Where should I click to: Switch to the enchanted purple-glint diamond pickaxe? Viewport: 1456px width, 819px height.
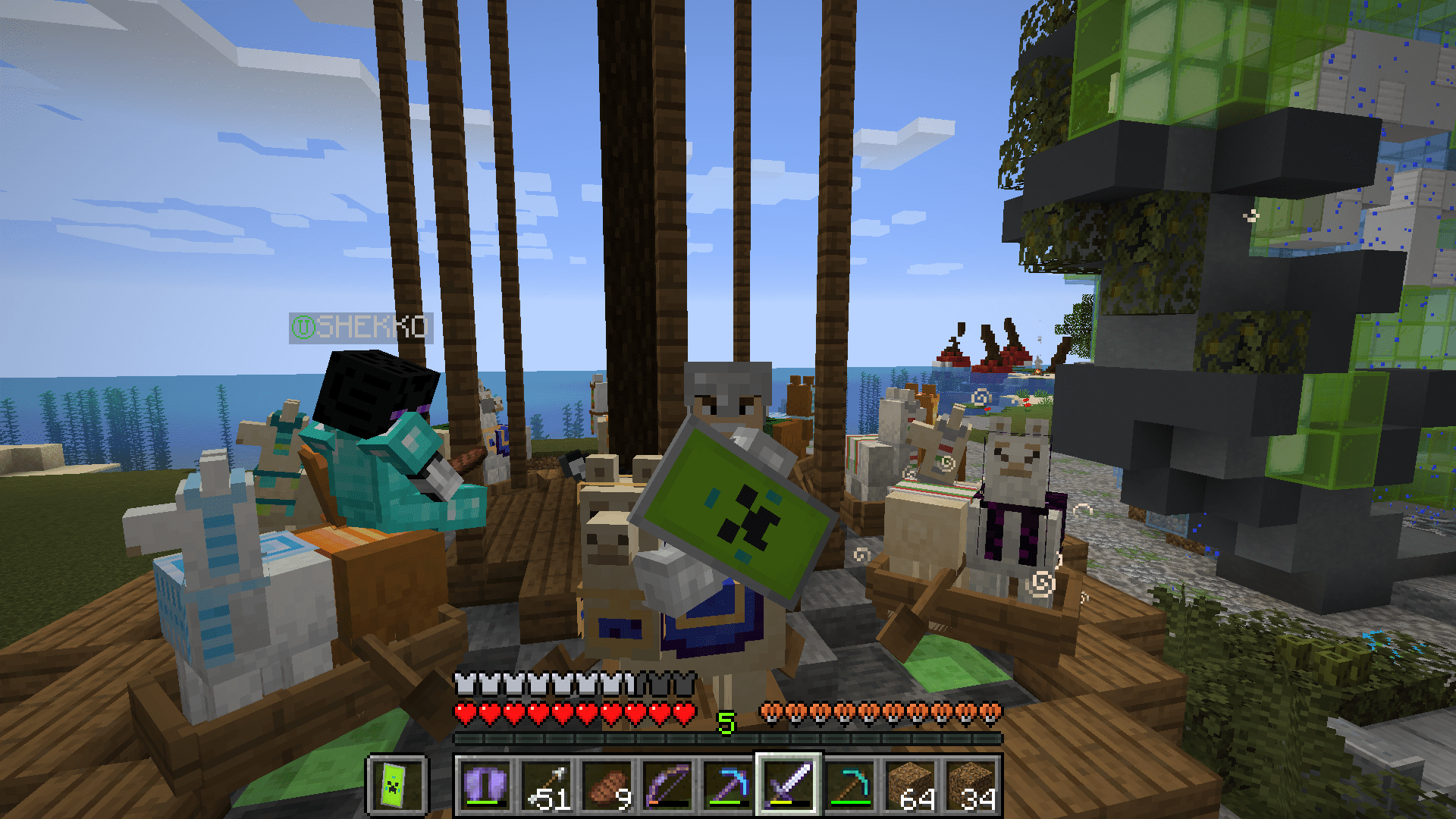click(728, 785)
